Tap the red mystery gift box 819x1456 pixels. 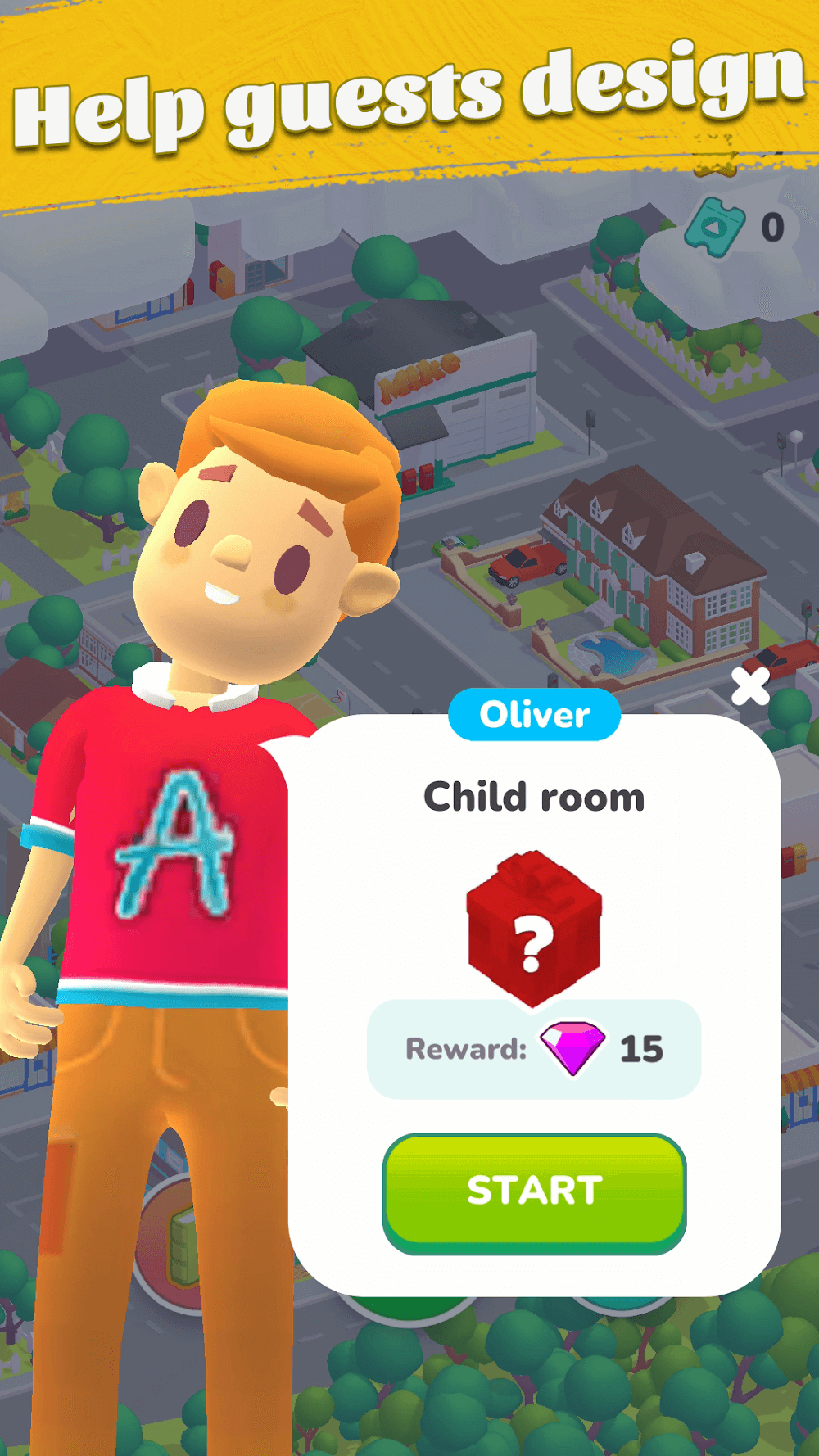coord(534,927)
